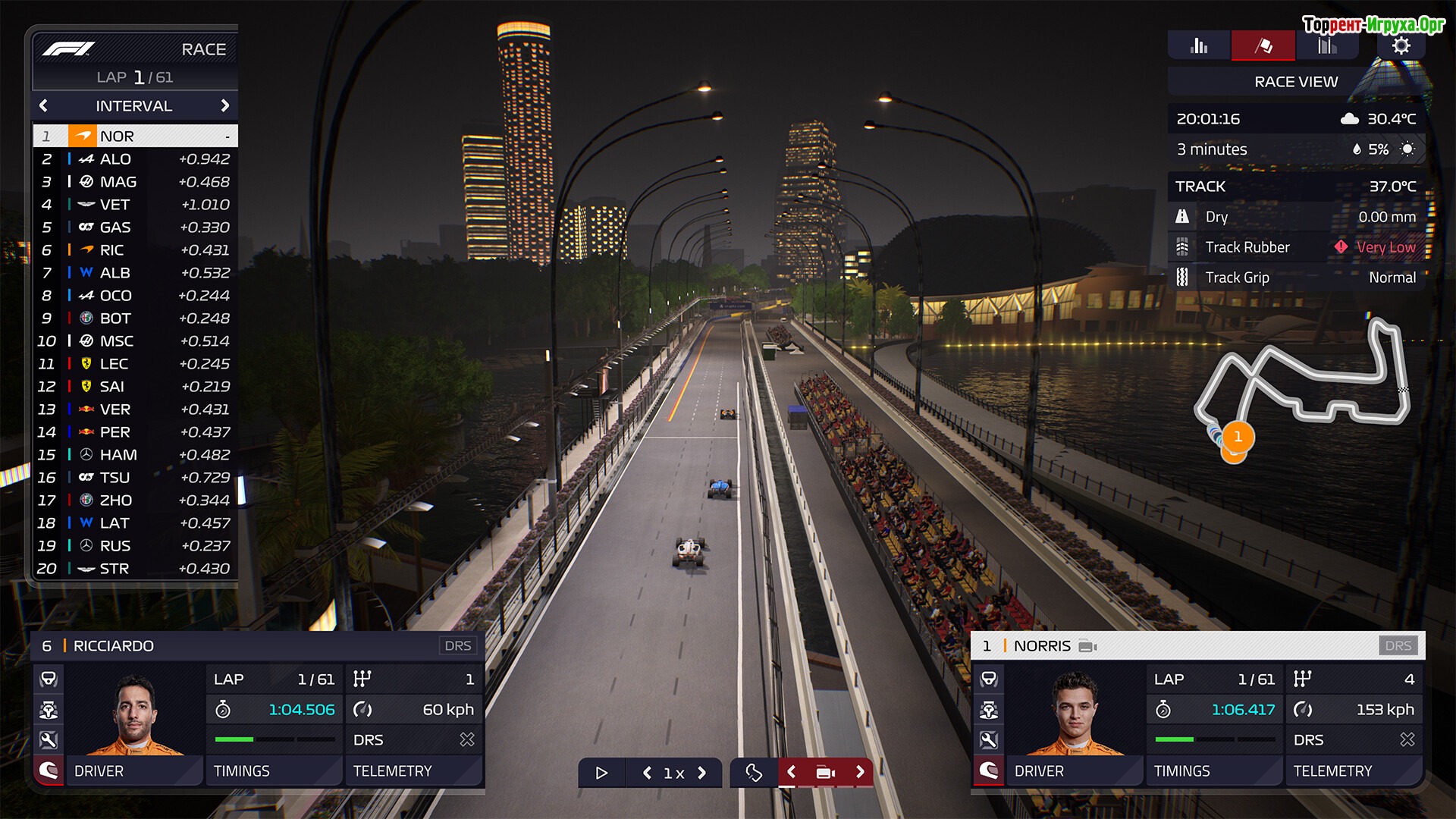The width and height of the screenshot is (1456, 819).
Task: Open the settings gear icon
Action: click(1401, 46)
